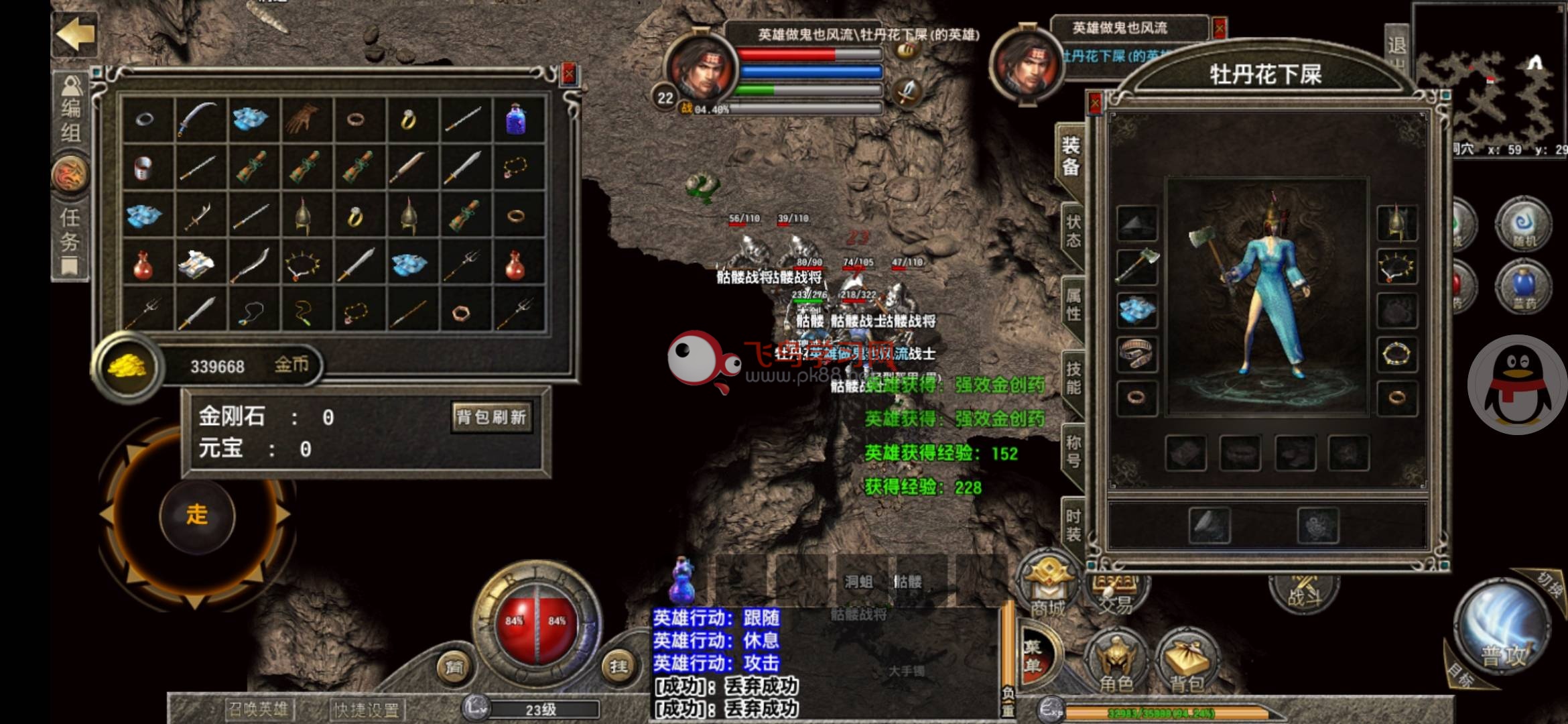Click the 召唤英雄 summon hero button
Viewport: 1568px width, 724px height.
(258, 709)
